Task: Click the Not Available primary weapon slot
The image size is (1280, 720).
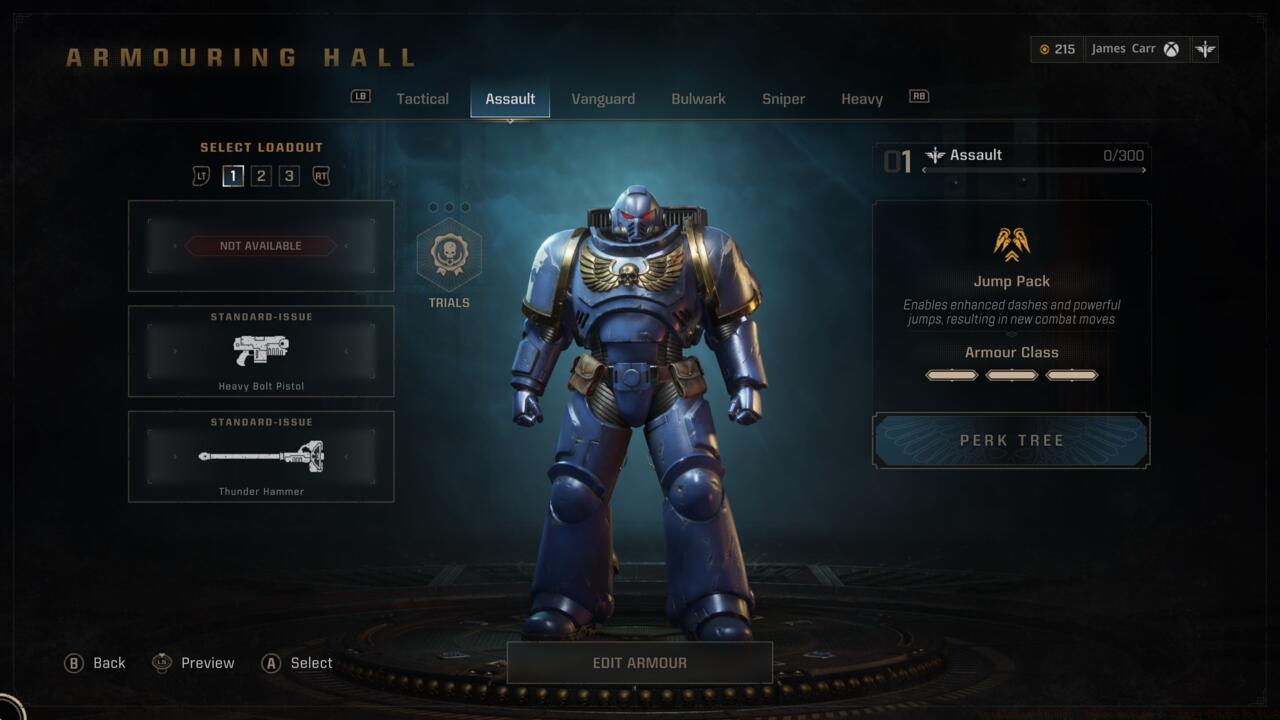Action: pyautogui.click(x=261, y=246)
